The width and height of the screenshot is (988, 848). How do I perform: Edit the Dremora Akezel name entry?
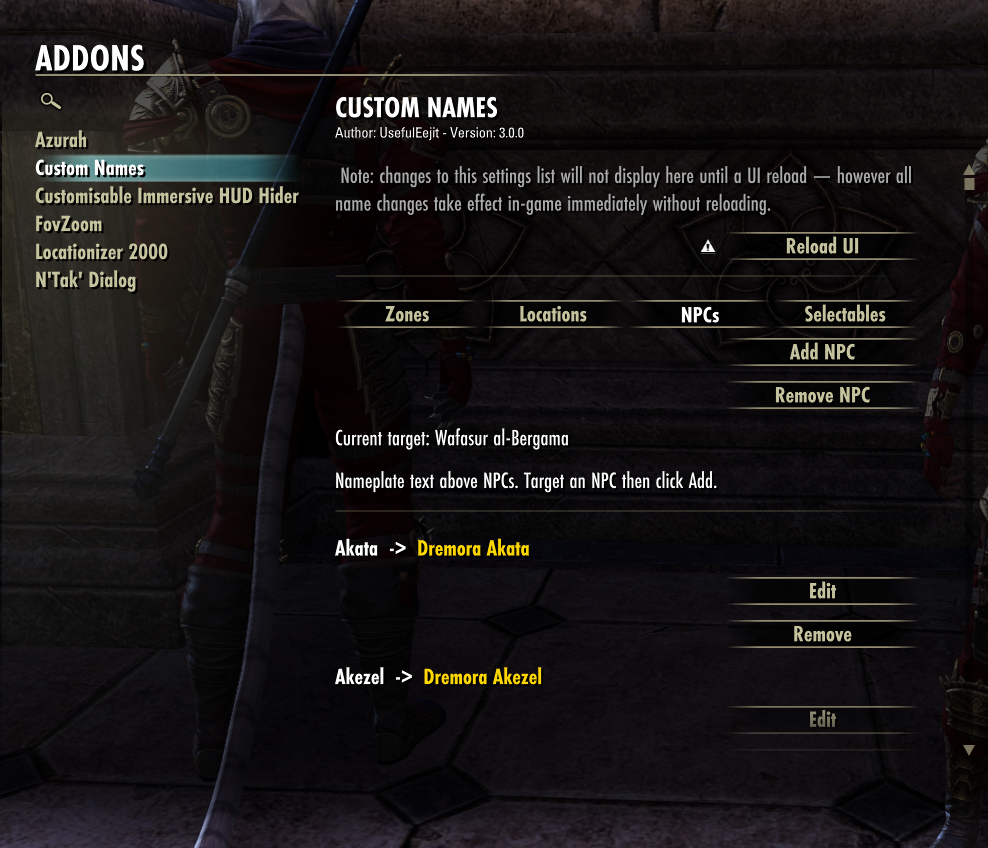pyautogui.click(x=822, y=719)
